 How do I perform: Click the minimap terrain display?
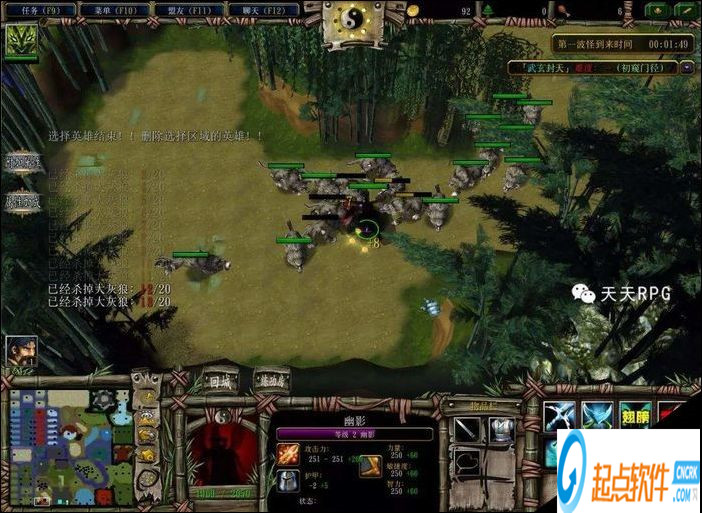pos(67,443)
